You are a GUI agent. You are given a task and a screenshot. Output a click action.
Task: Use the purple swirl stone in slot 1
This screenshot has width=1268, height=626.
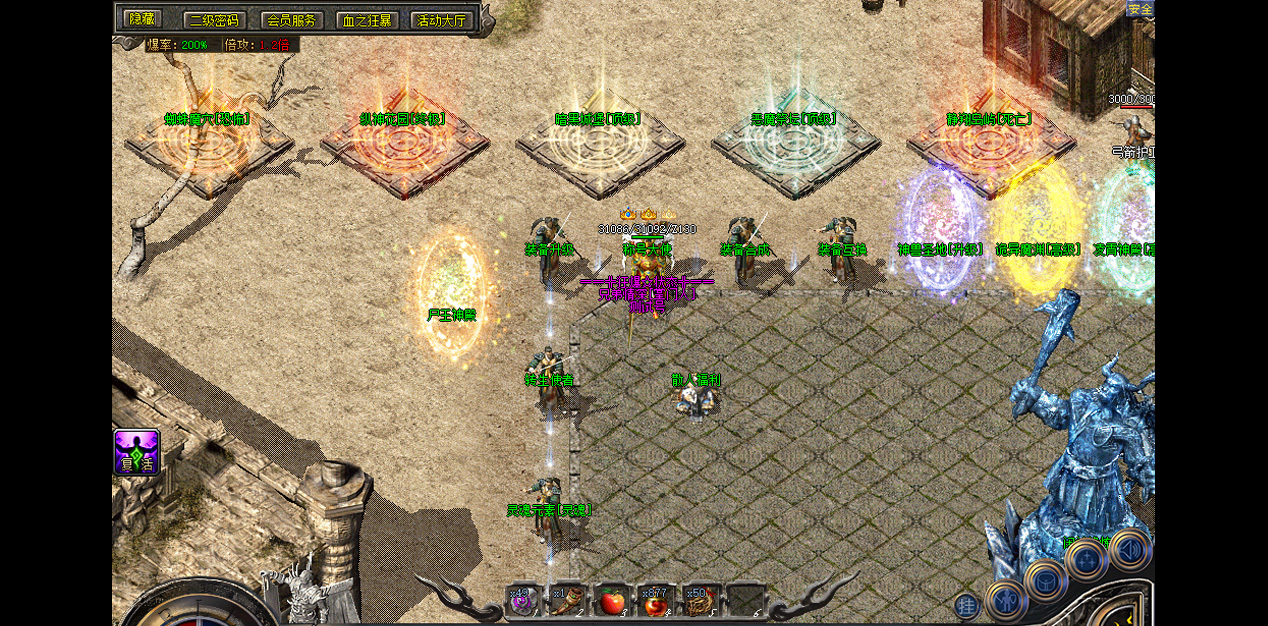click(524, 600)
